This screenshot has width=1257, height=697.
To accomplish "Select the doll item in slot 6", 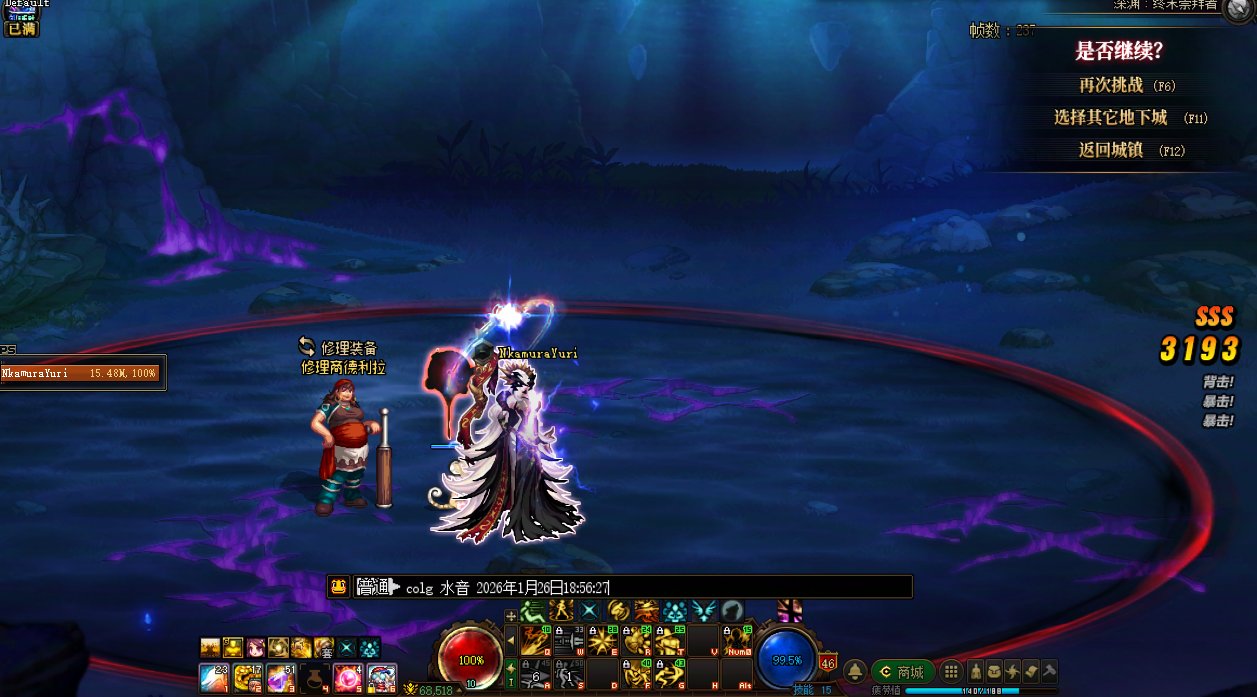I will [x=382, y=677].
